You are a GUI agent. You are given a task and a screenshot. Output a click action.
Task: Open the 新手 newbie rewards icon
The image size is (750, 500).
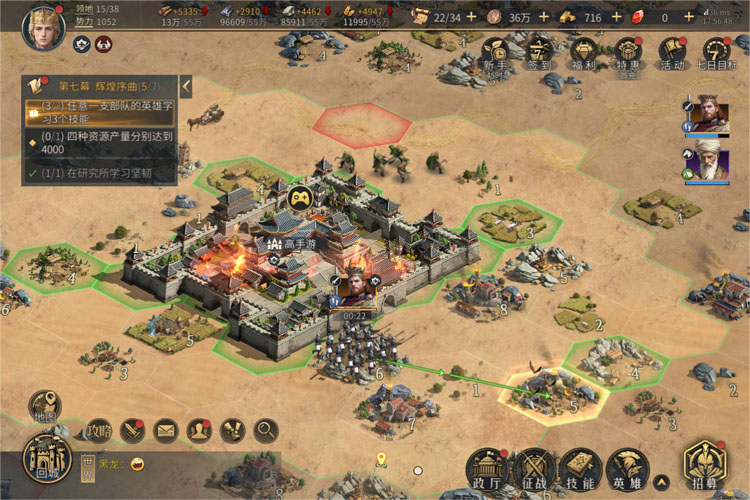495,52
